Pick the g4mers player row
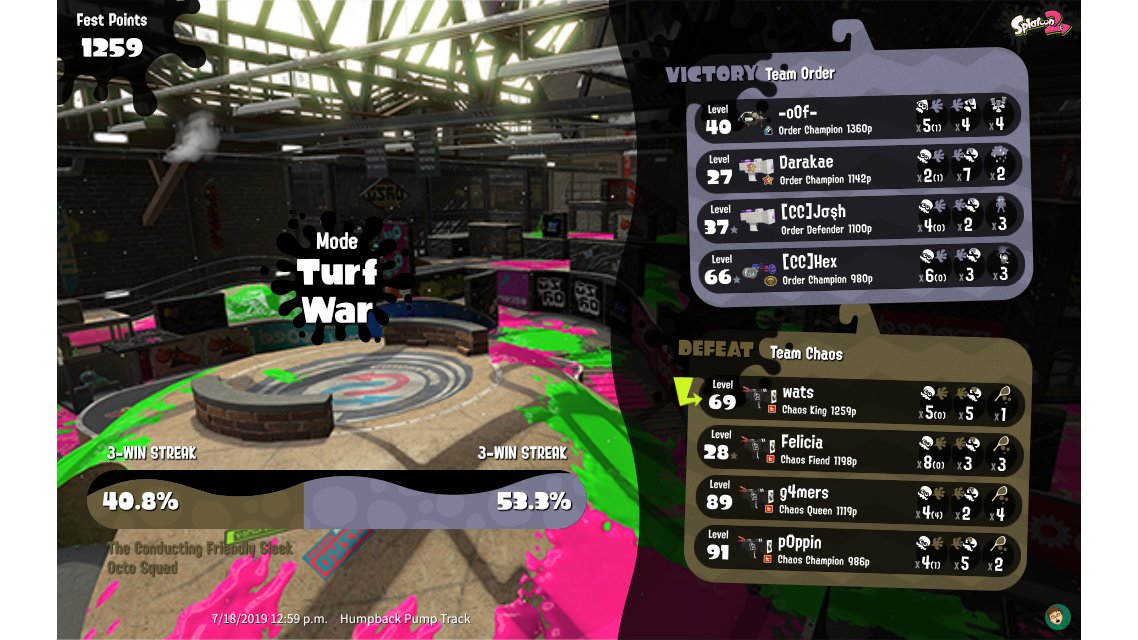 click(x=860, y=498)
